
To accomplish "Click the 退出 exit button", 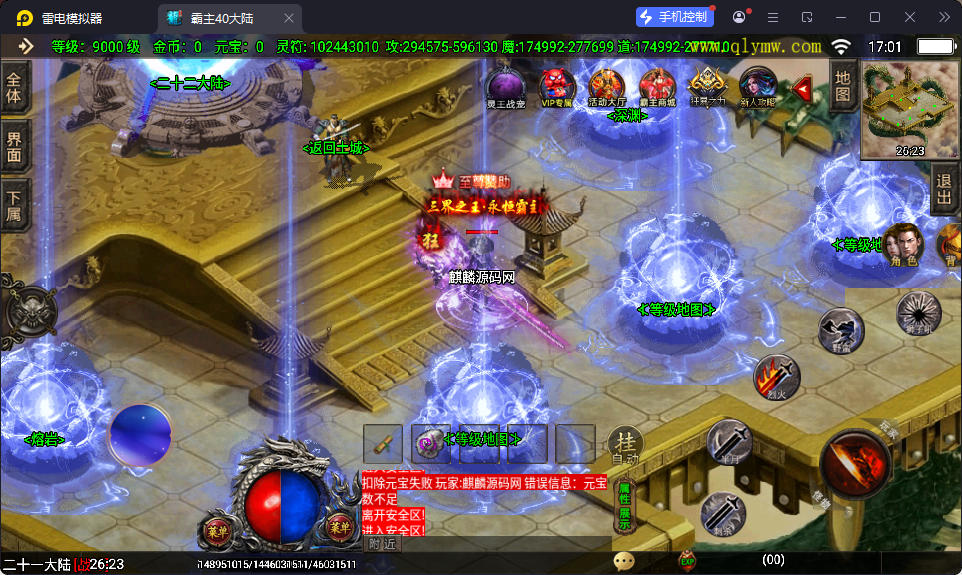I will tap(943, 190).
